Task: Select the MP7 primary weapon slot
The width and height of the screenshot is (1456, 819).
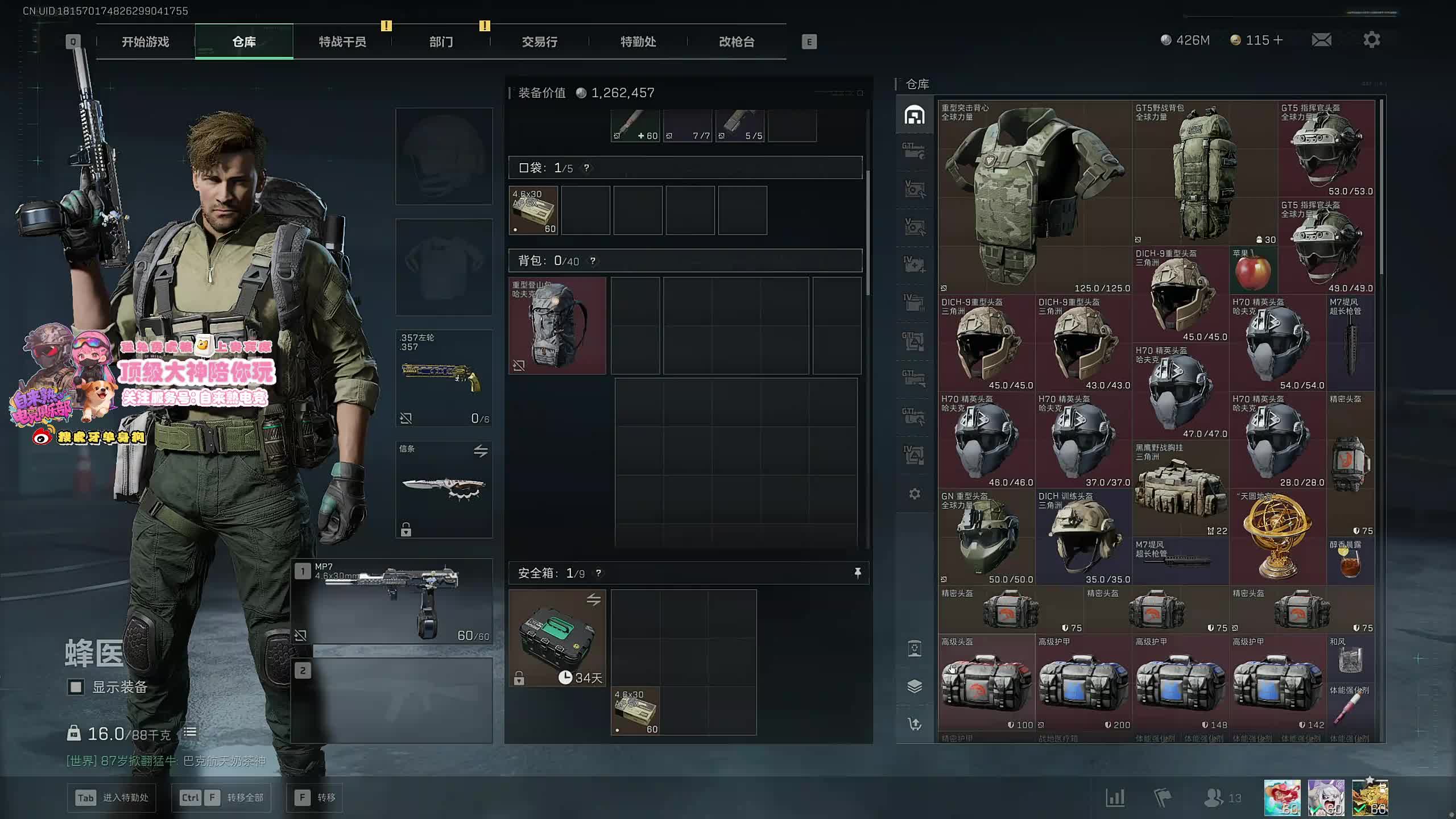Action: coord(392,601)
